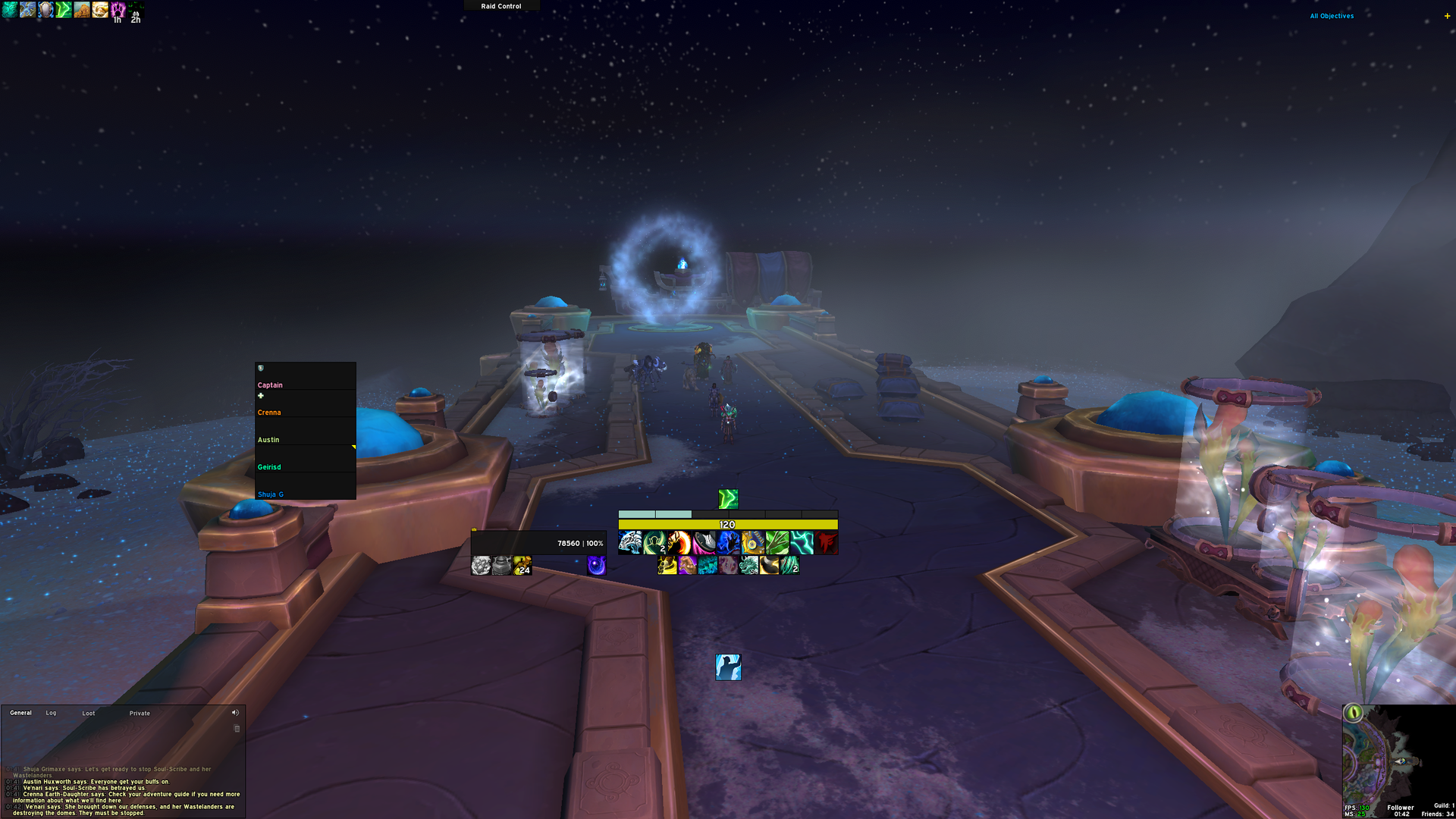This screenshot has width=1456, height=819.
Task: Switch to the General chat tab
Action: [x=20, y=713]
